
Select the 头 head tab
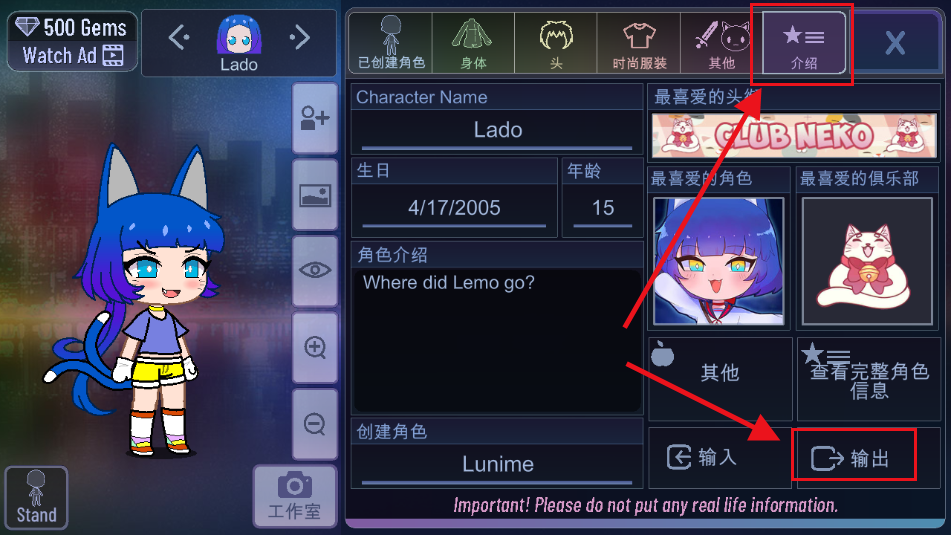point(555,44)
